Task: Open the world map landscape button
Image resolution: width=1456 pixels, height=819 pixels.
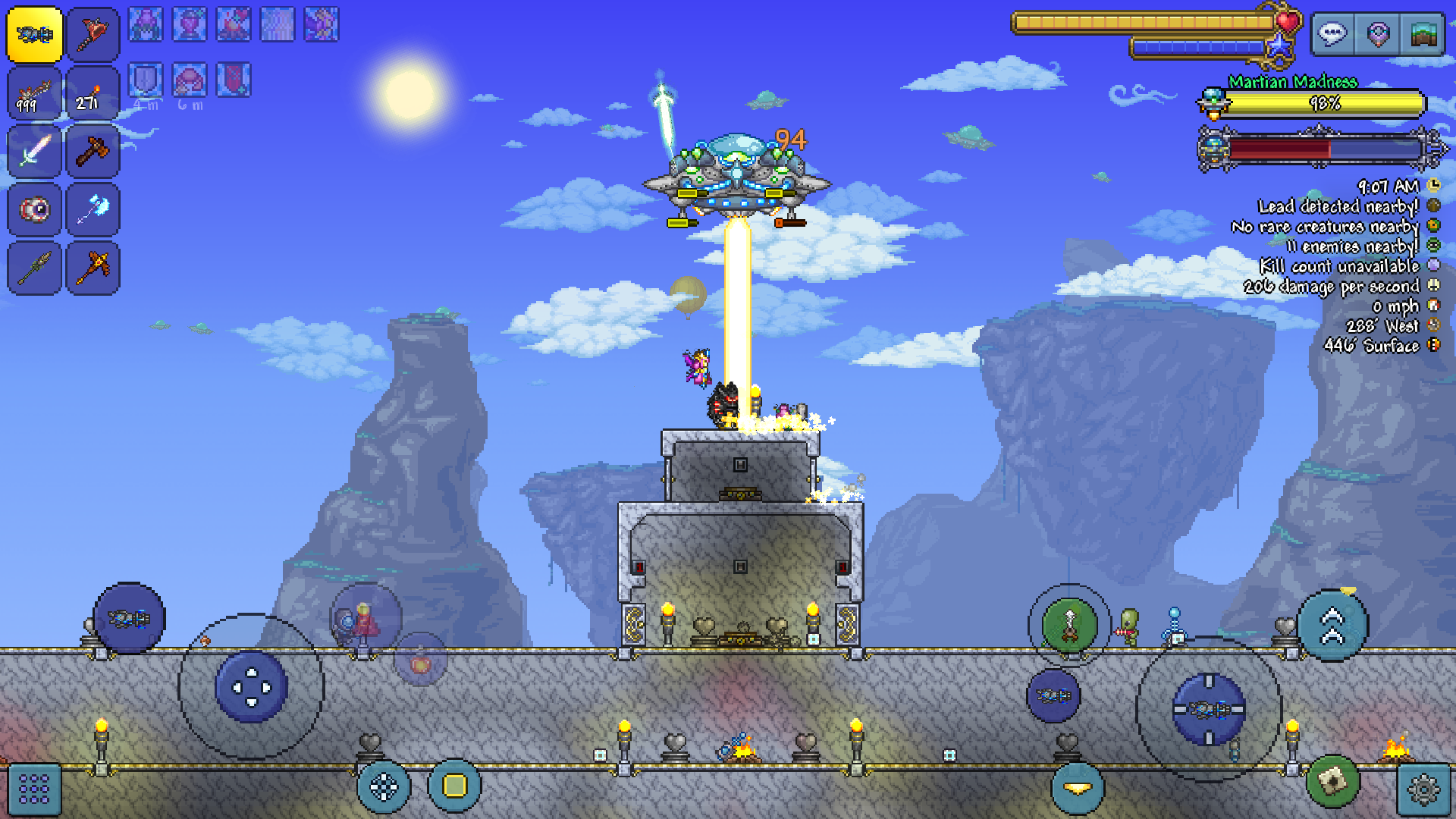Action: (1423, 34)
